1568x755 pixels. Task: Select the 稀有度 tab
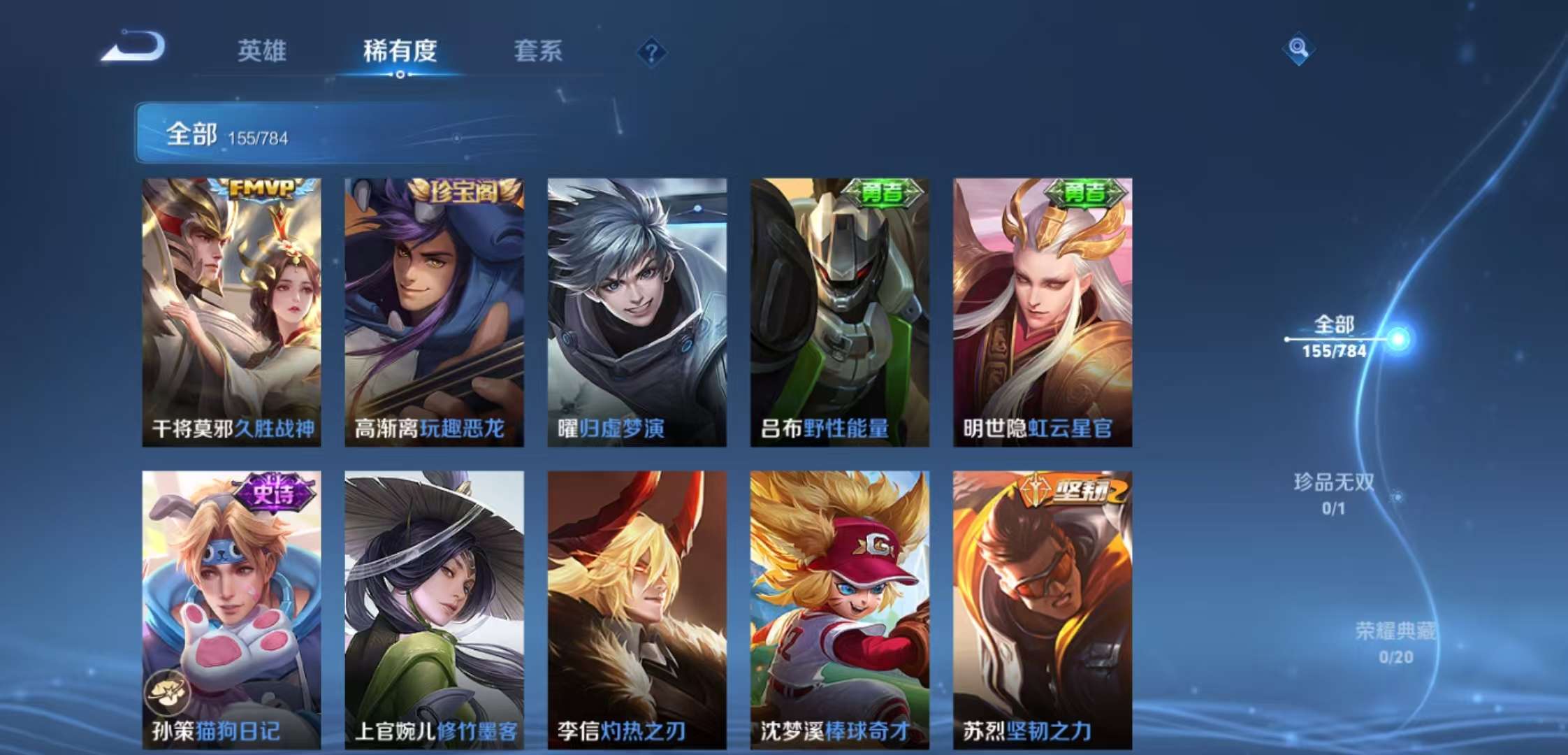click(400, 52)
